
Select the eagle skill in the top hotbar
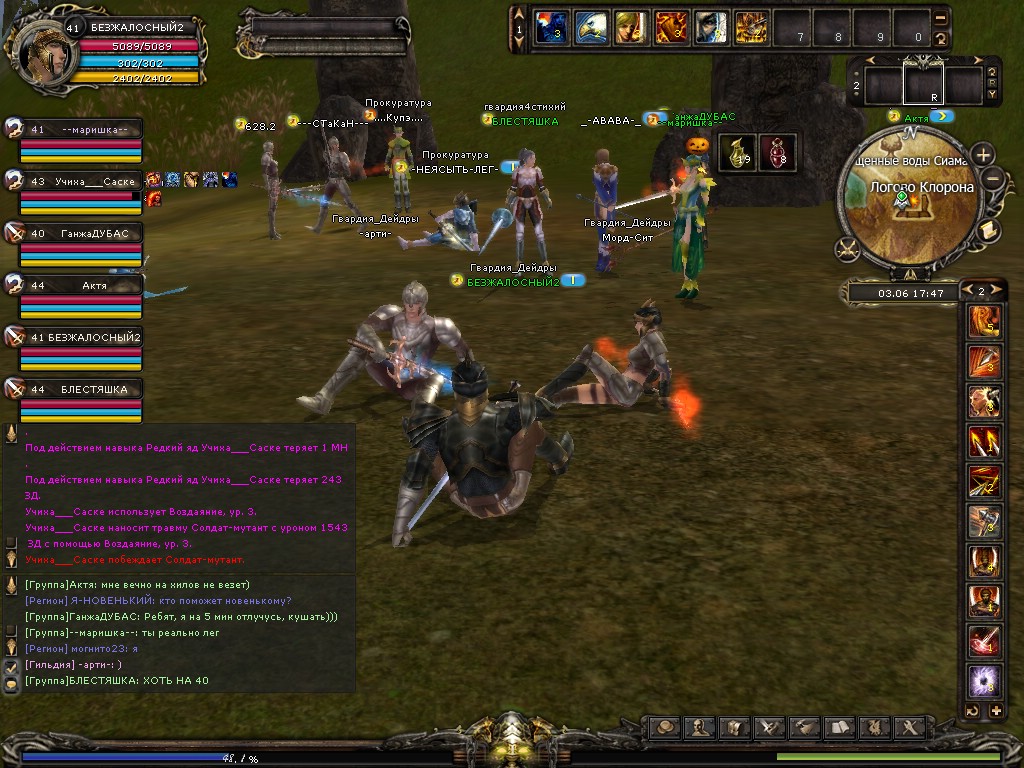pyautogui.click(x=590, y=27)
